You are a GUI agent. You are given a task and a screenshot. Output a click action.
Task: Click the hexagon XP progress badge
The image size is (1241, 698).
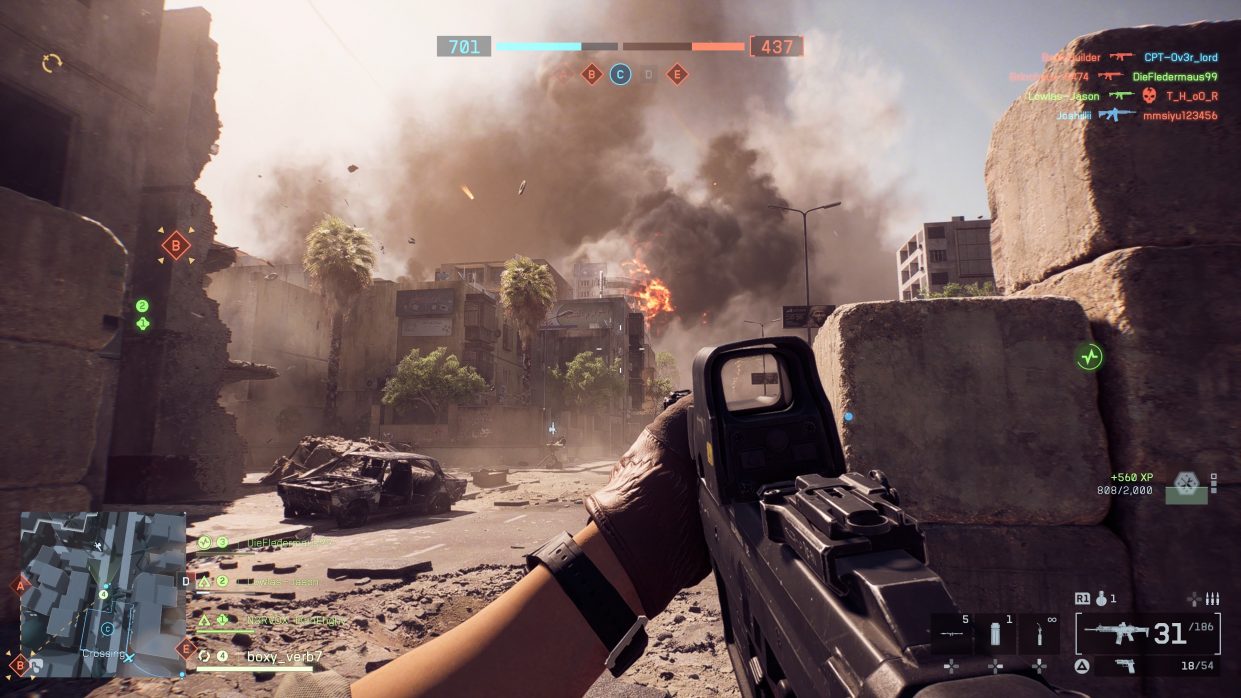(x=1187, y=483)
